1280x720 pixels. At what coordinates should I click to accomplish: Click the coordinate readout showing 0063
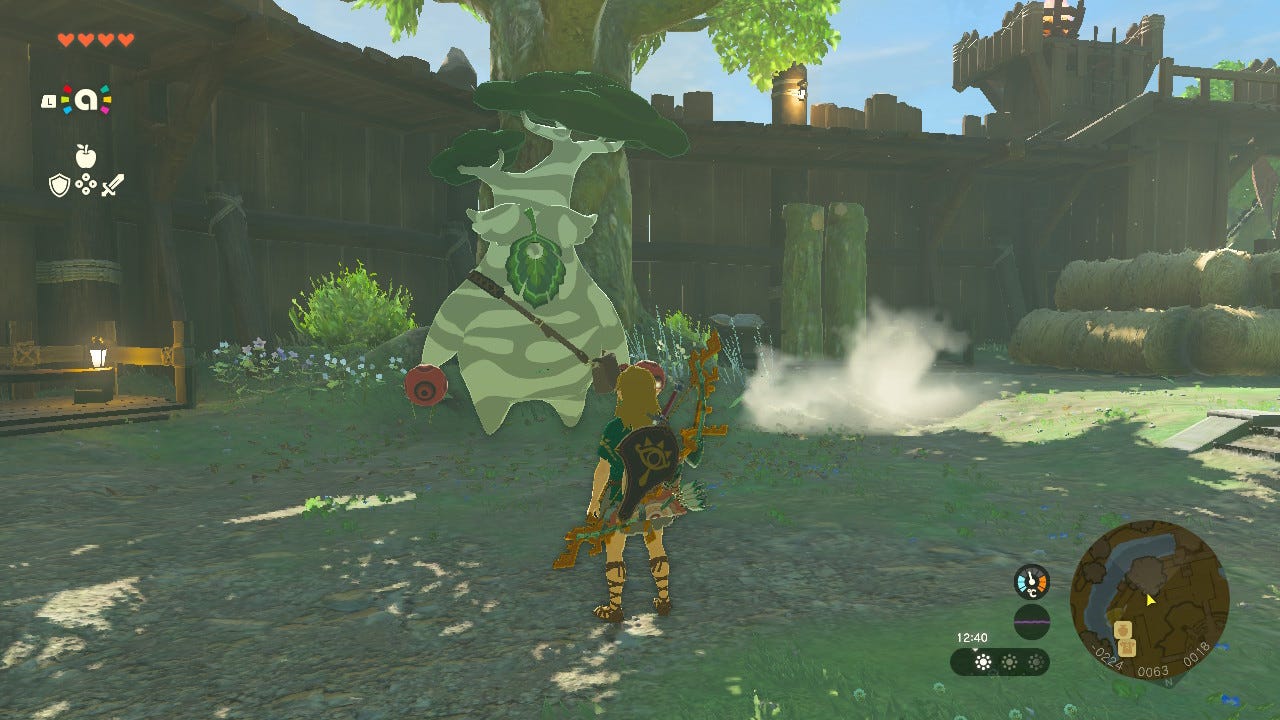click(1153, 670)
